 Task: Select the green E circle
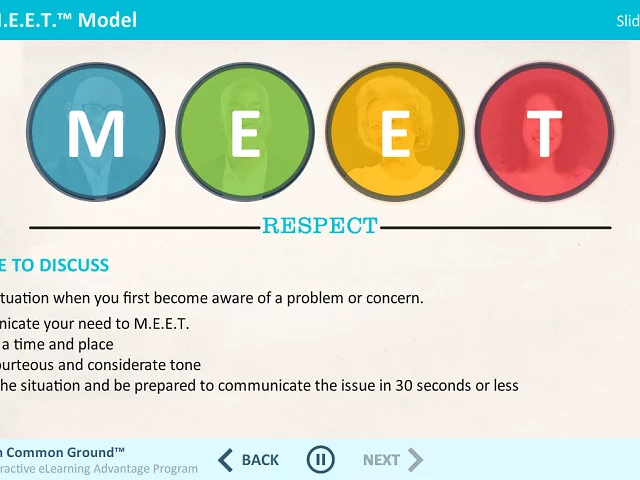point(245,134)
